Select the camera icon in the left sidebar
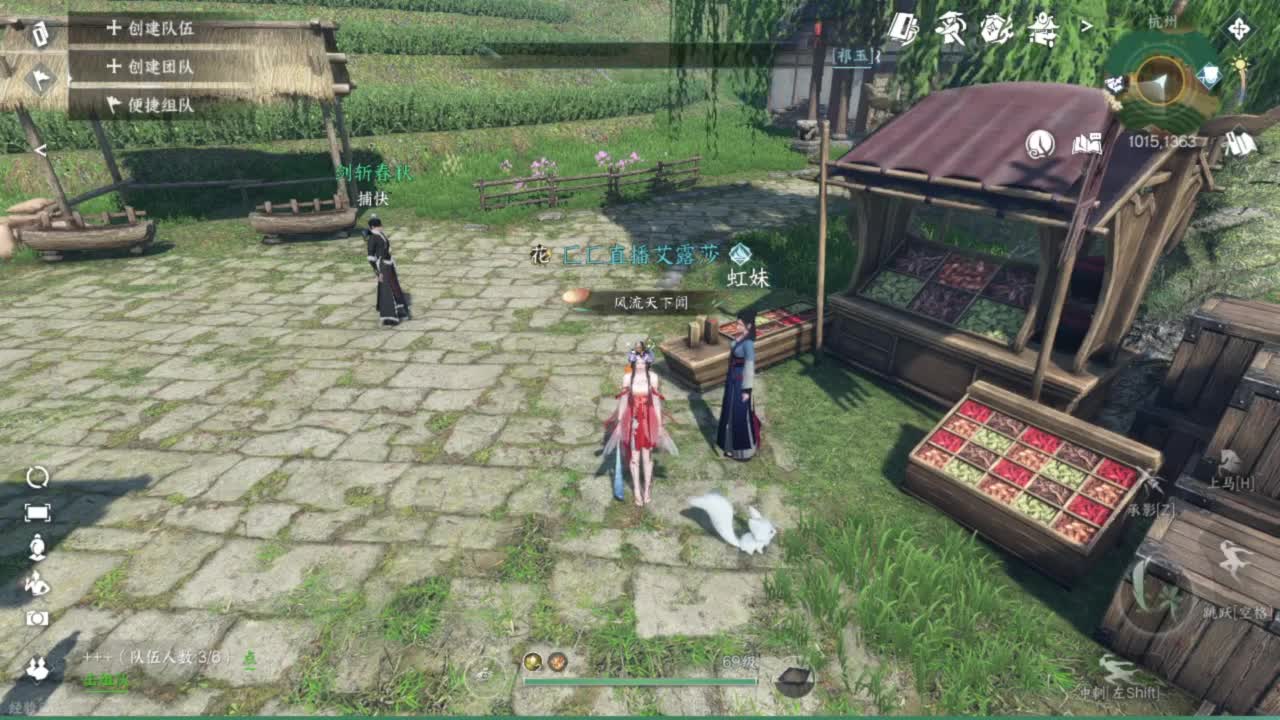1280x720 pixels. coord(36,617)
